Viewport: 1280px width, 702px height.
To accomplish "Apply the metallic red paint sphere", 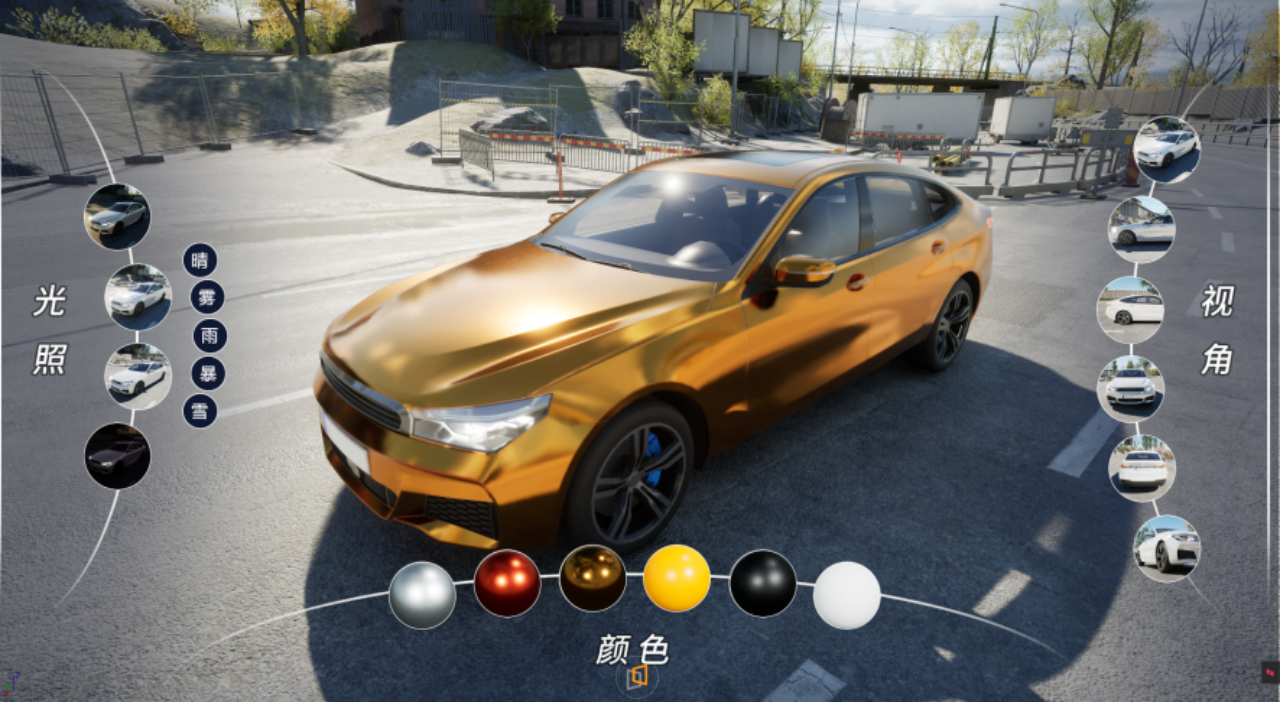I will (507, 583).
